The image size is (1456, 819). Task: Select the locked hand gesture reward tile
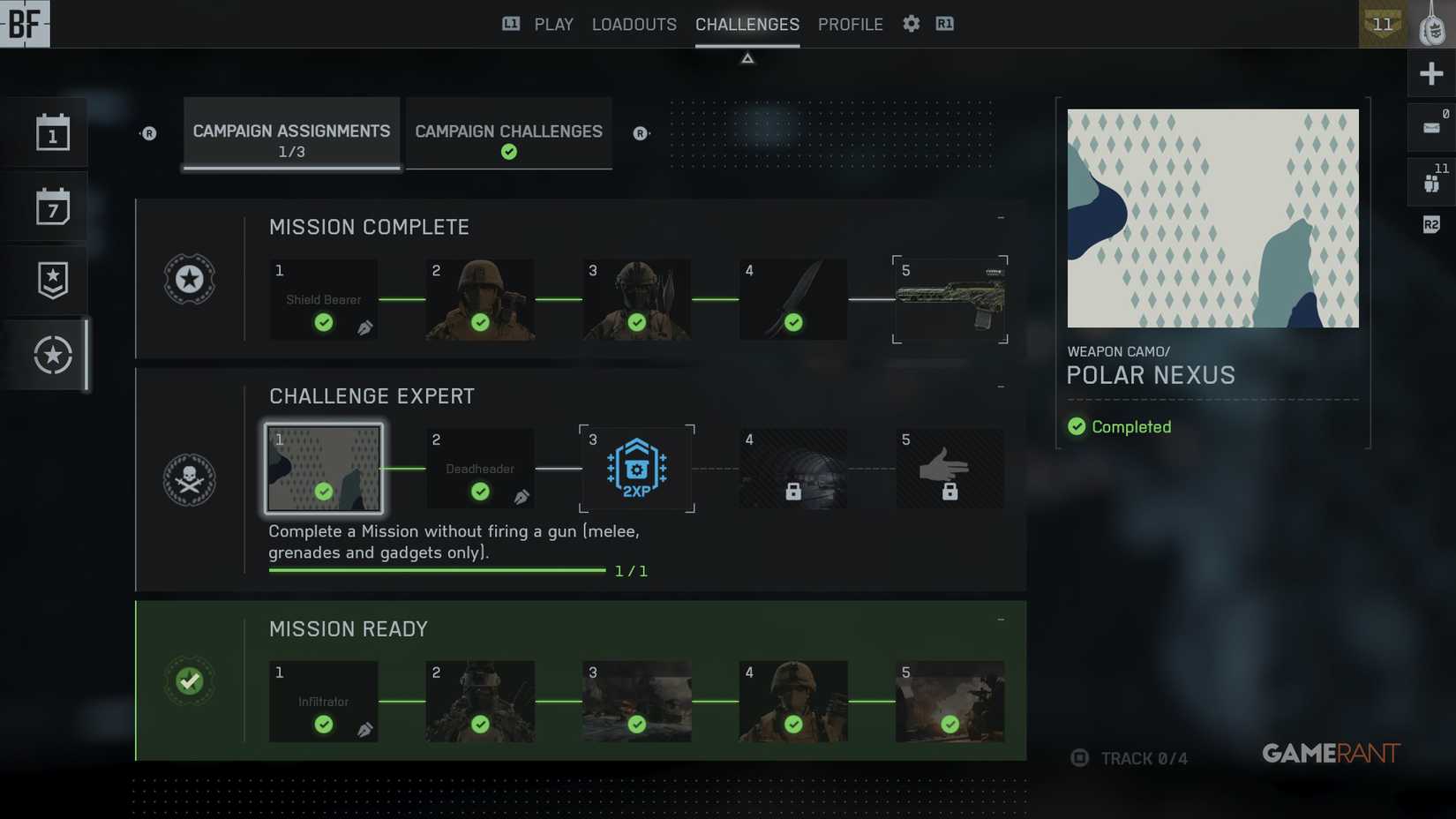click(x=949, y=469)
